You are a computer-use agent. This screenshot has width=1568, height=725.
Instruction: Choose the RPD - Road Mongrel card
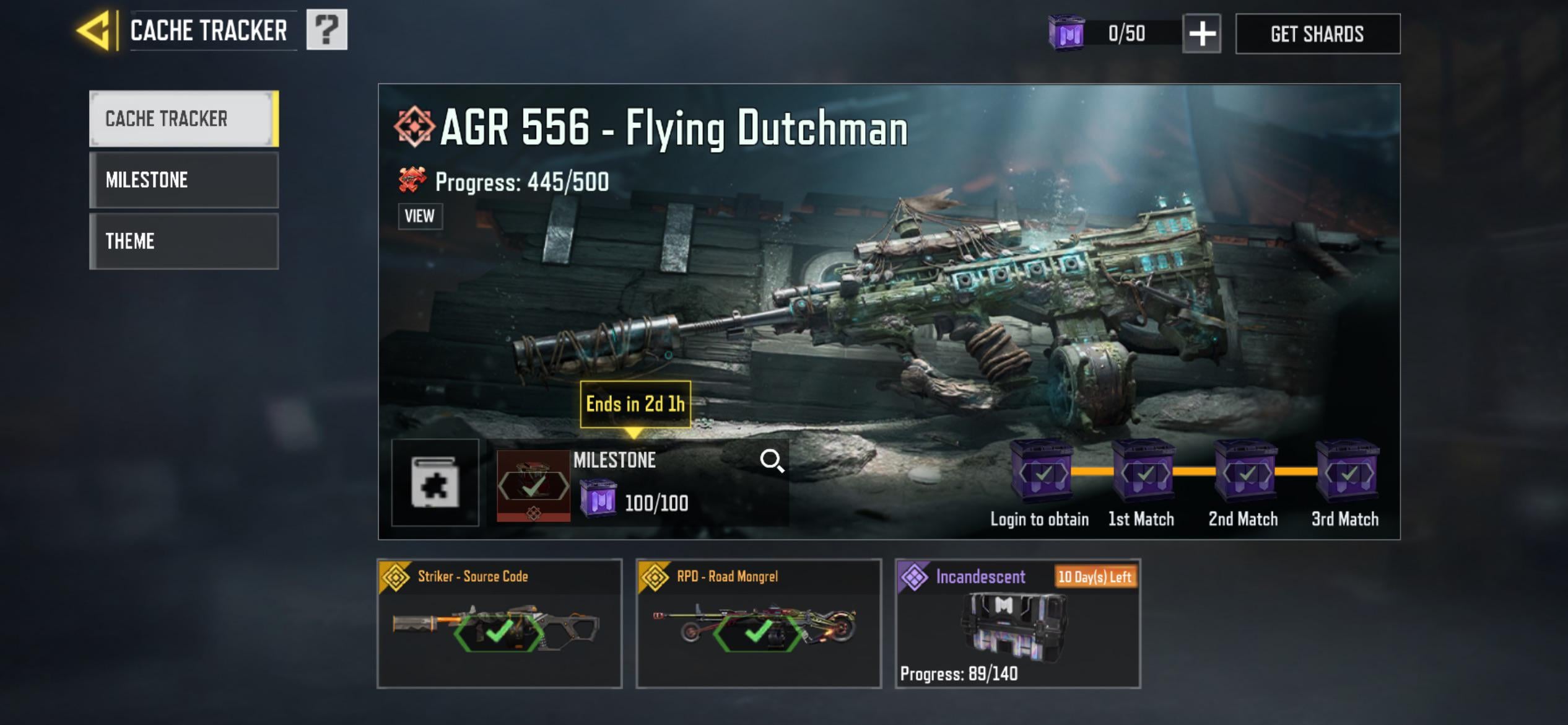(759, 623)
